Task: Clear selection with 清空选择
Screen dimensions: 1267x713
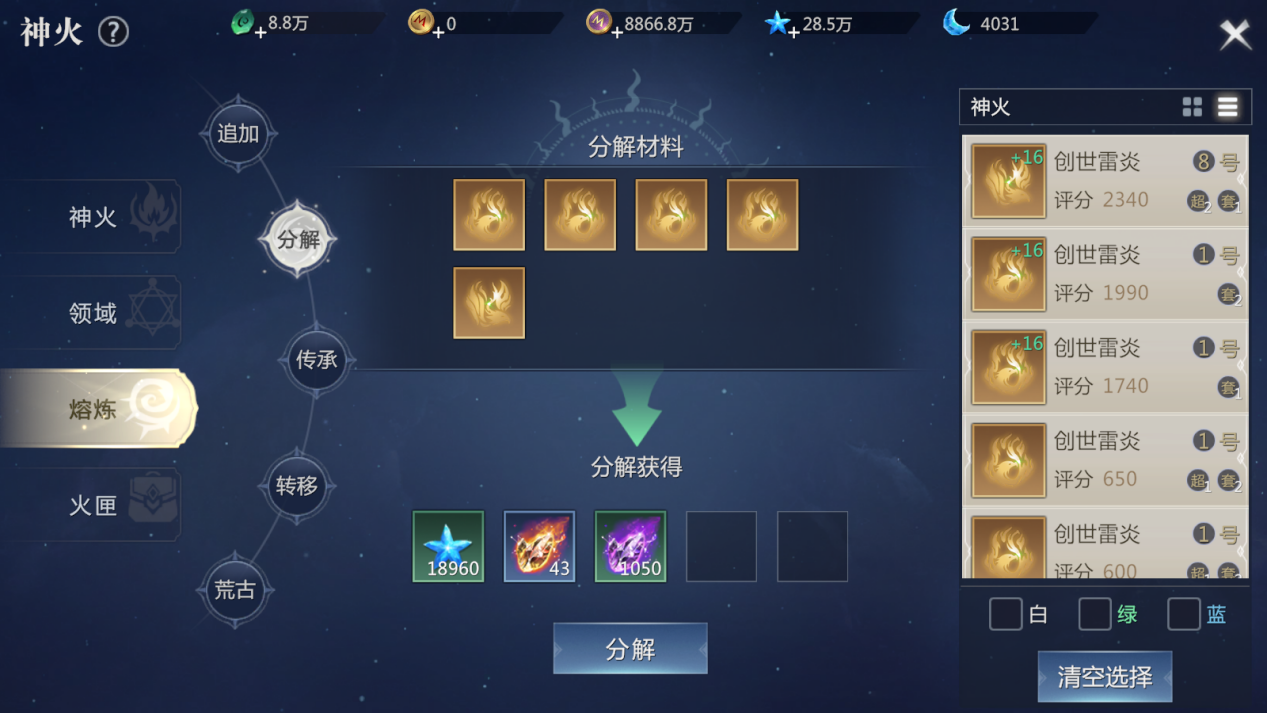Action: click(1104, 677)
